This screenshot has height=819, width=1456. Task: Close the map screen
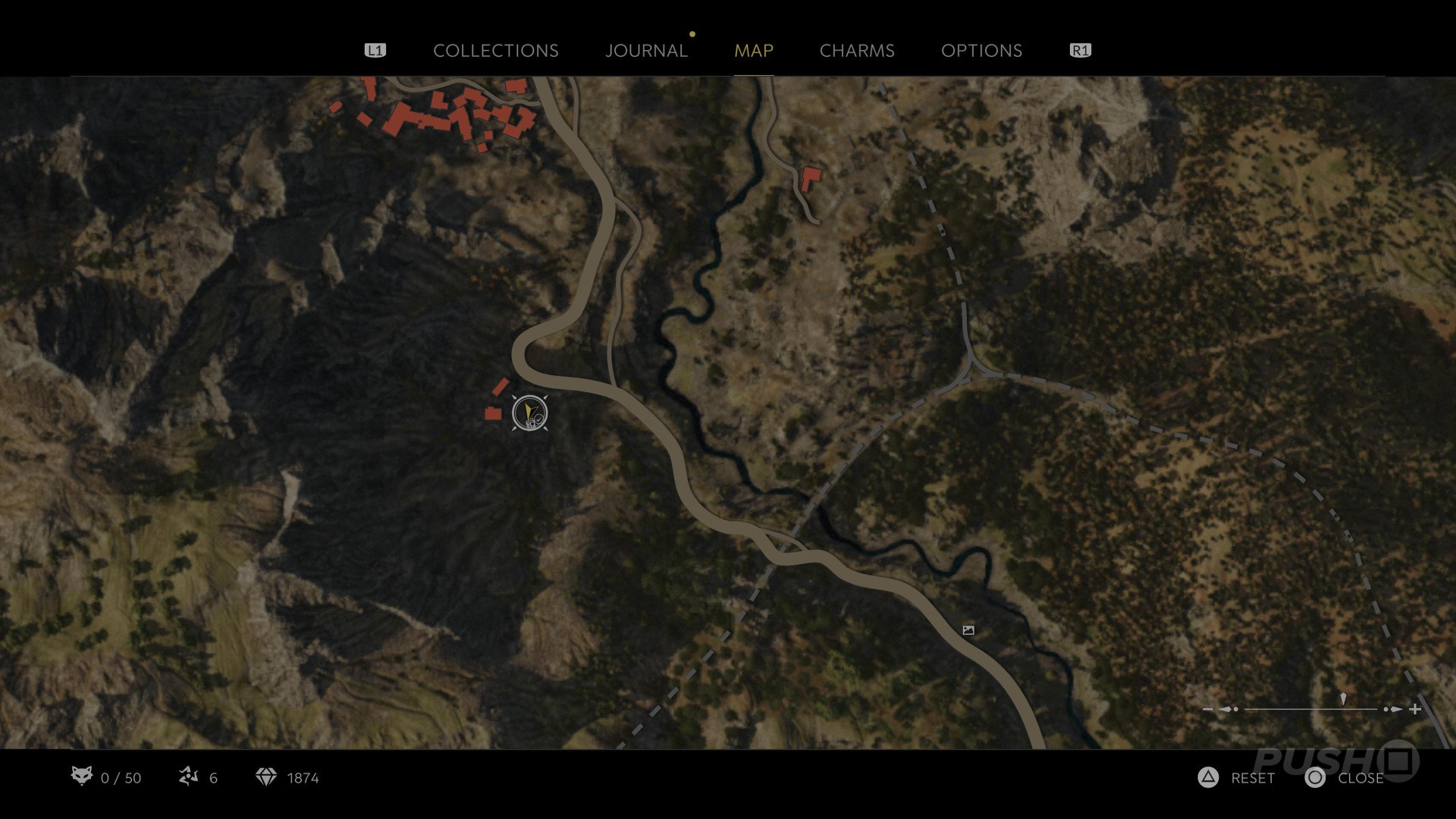pyautogui.click(x=1345, y=778)
